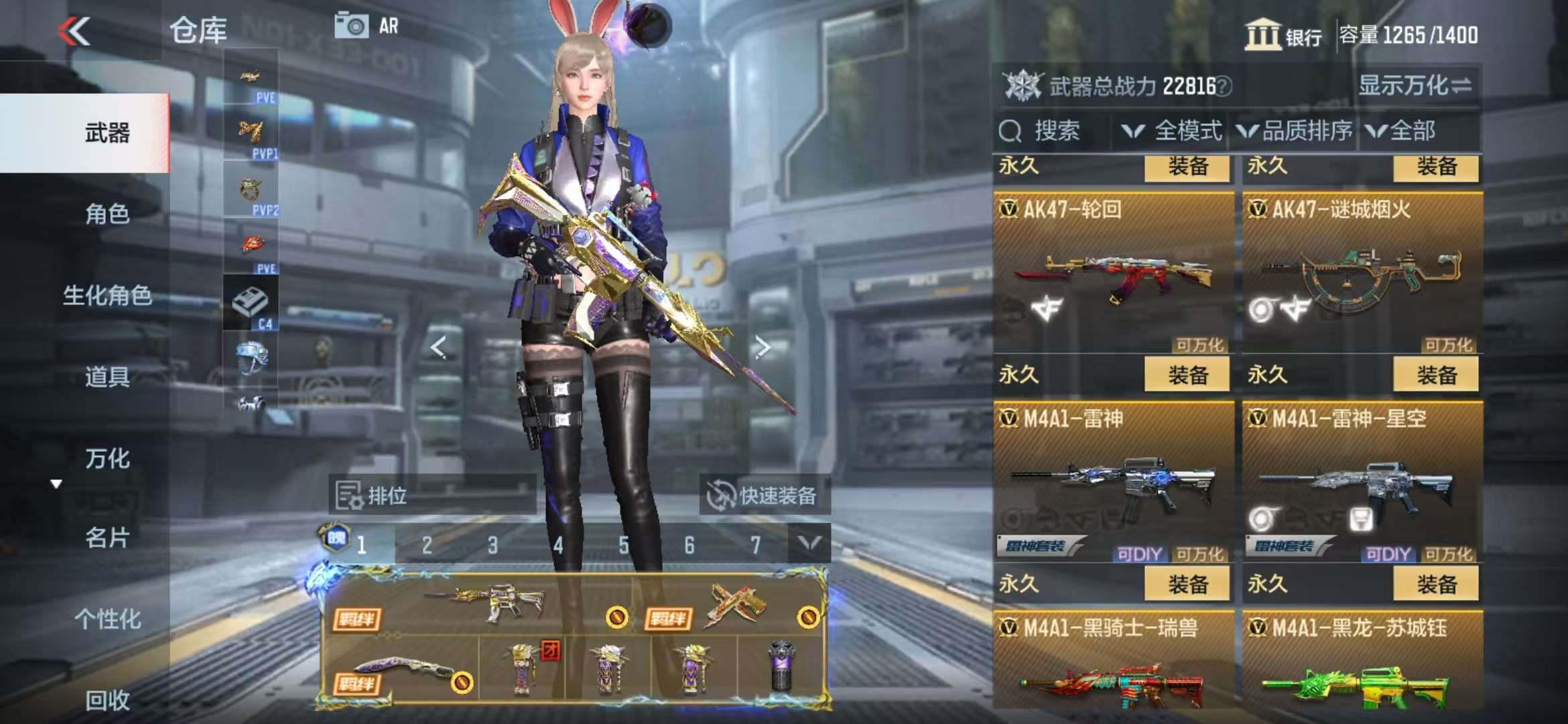Open the 角色 category tab
The width and height of the screenshot is (1568, 724).
(107, 214)
